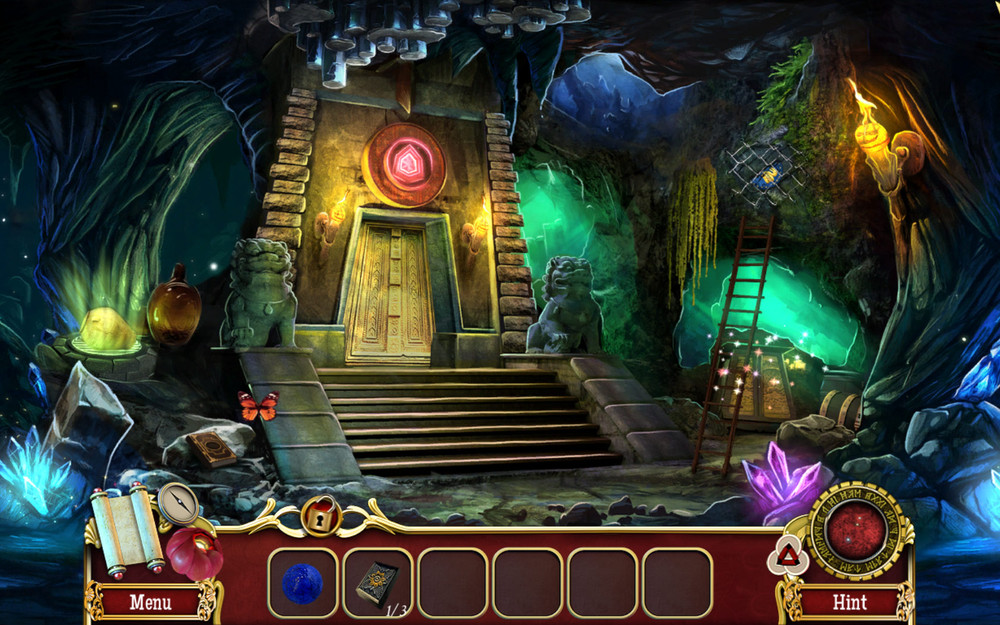Toggle the inventory padlock
This screenshot has width=1000, height=625.
coord(321,517)
